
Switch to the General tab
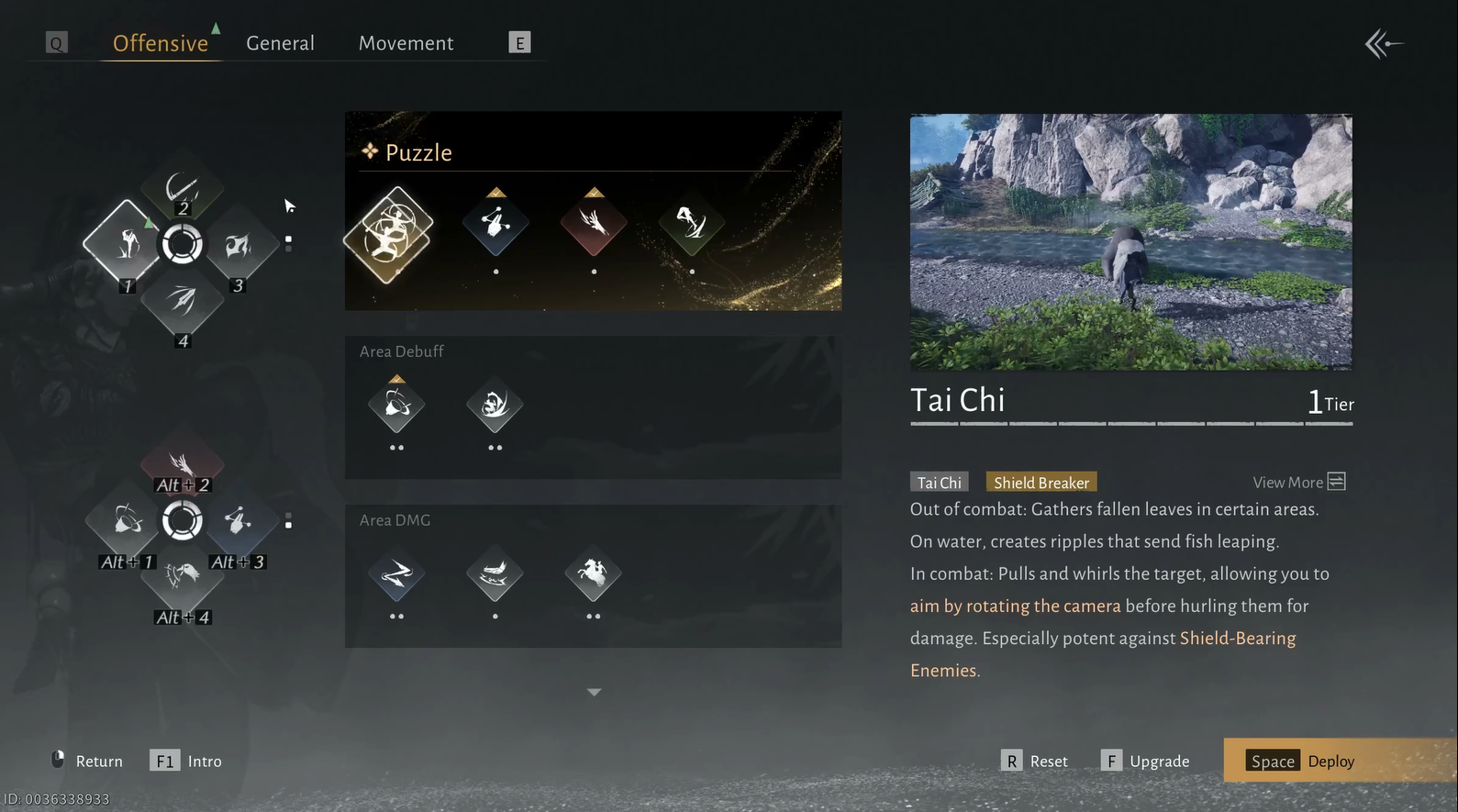280,43
